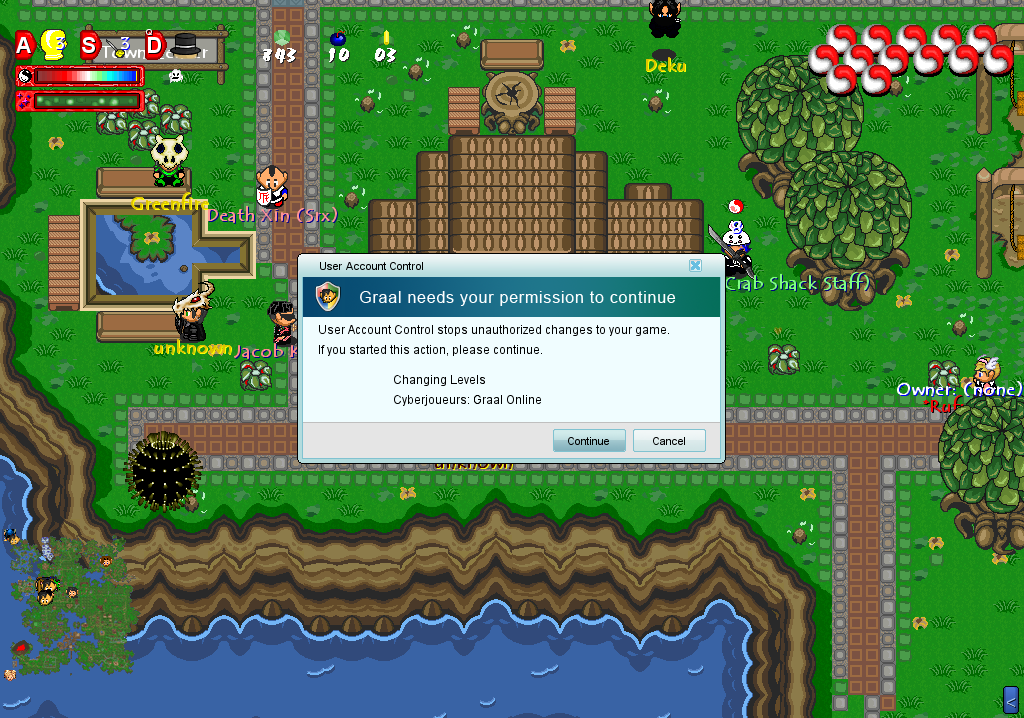1024x718 pixels.
Task: Close the User Account Control dialog
Action: pos(694,266)
